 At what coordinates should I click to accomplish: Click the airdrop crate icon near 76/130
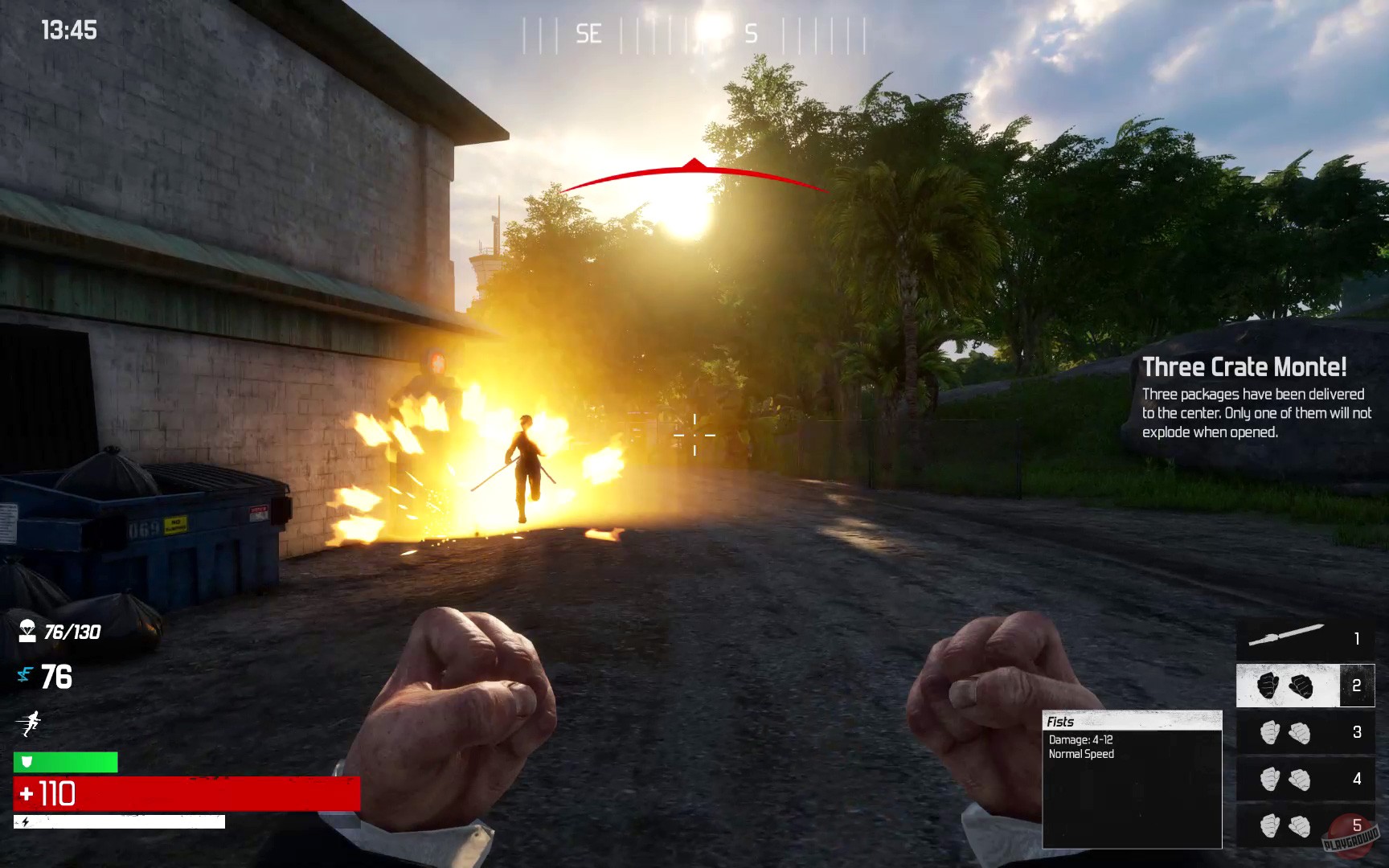pos(27,633)
